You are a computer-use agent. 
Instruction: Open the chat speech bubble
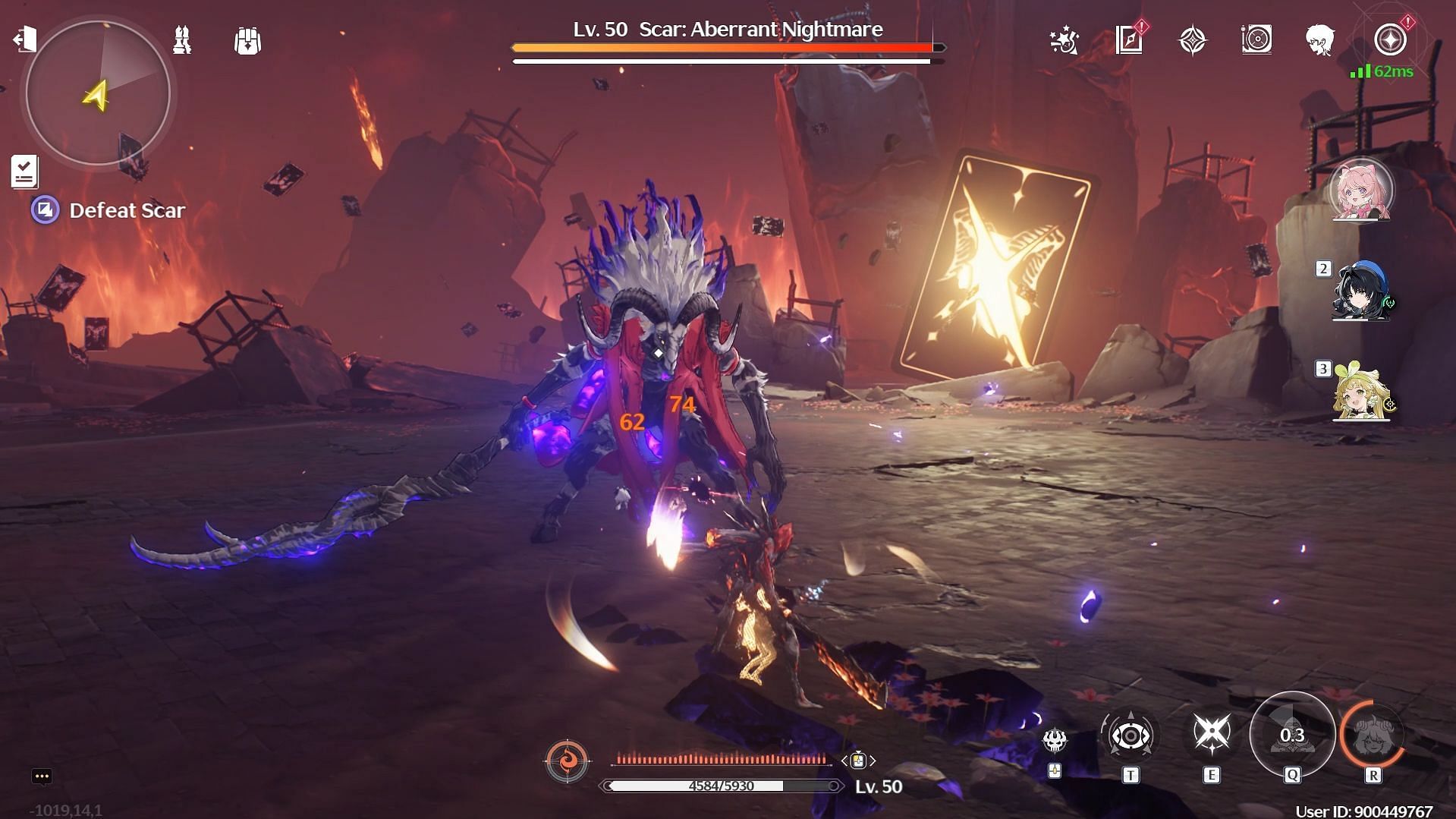[42, 776]
